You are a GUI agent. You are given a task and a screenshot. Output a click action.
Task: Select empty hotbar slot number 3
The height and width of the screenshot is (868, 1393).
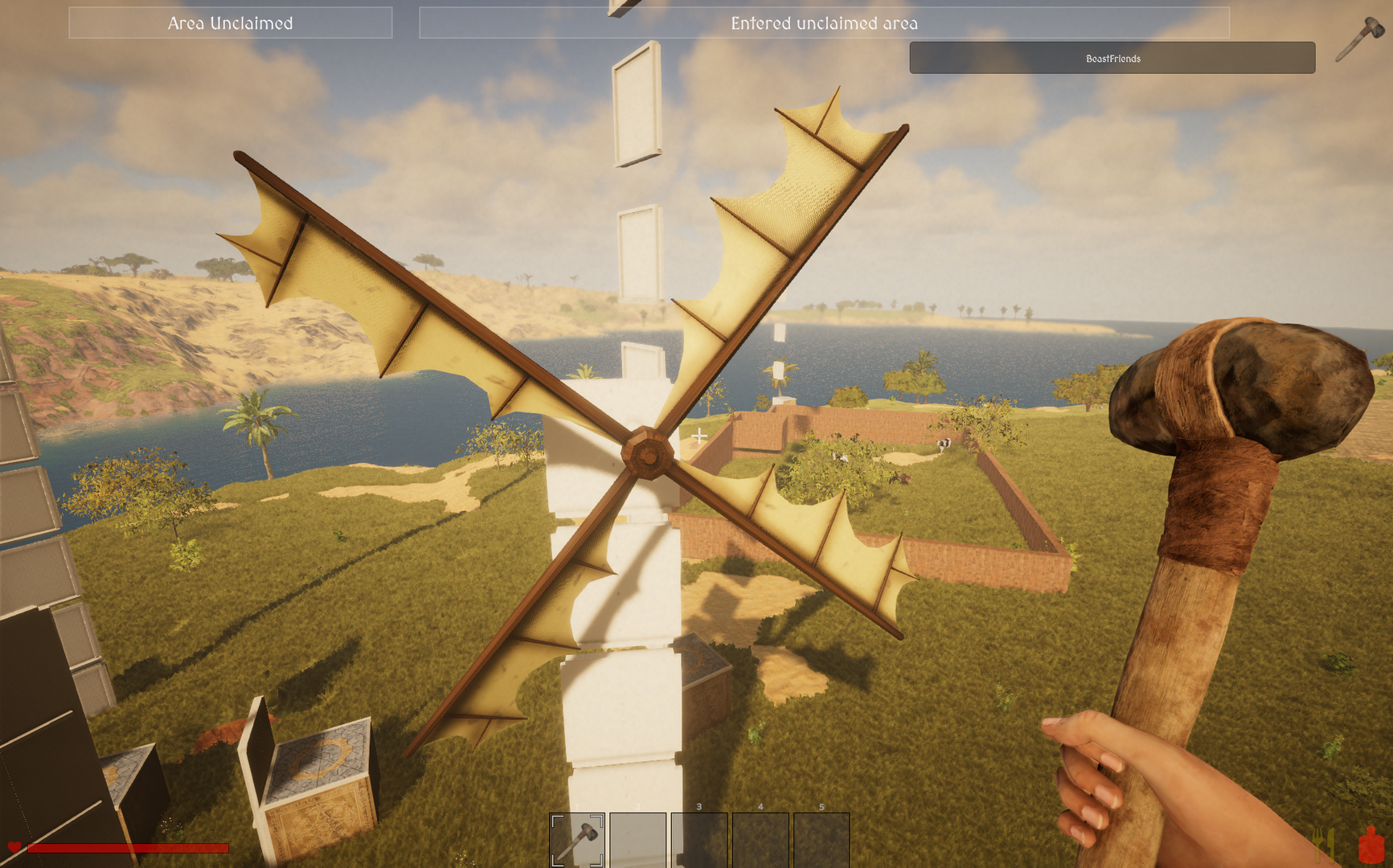point(699,840)
